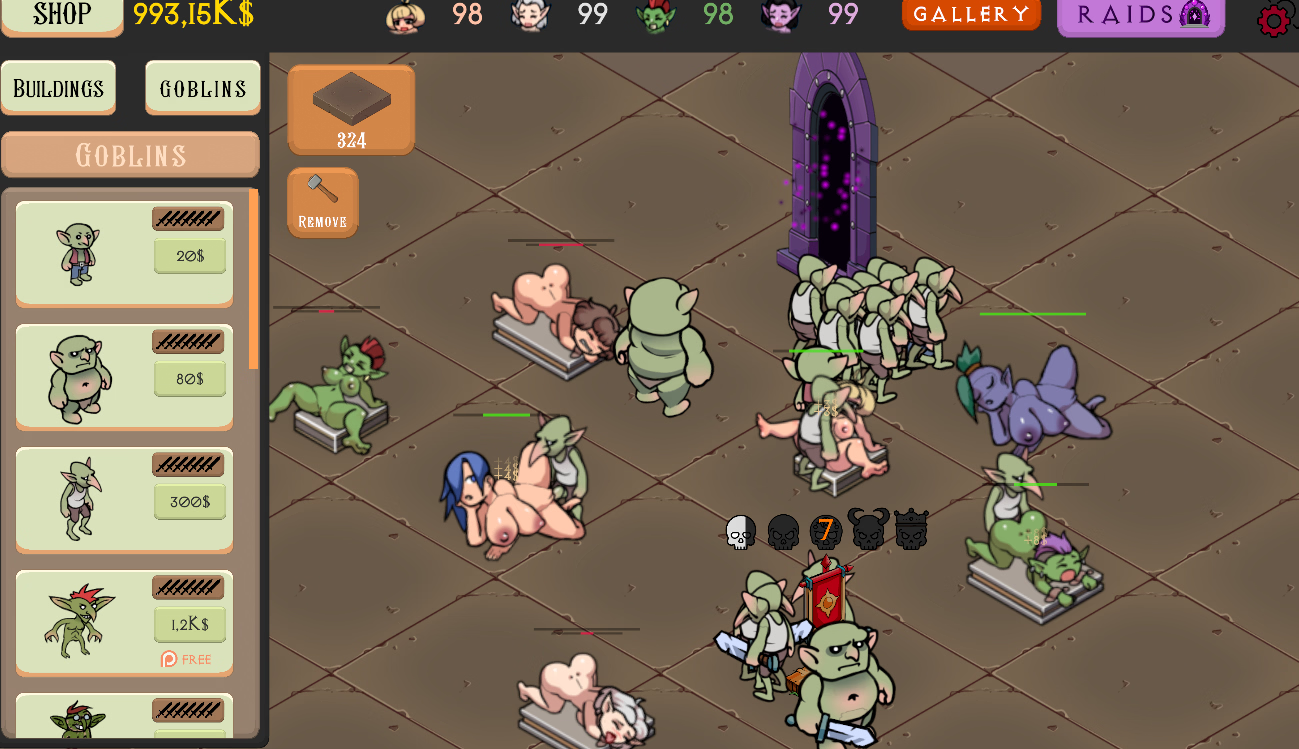Activate the Remove hammer tool
Screen dimensions: 1299x749
coord(322,202)
